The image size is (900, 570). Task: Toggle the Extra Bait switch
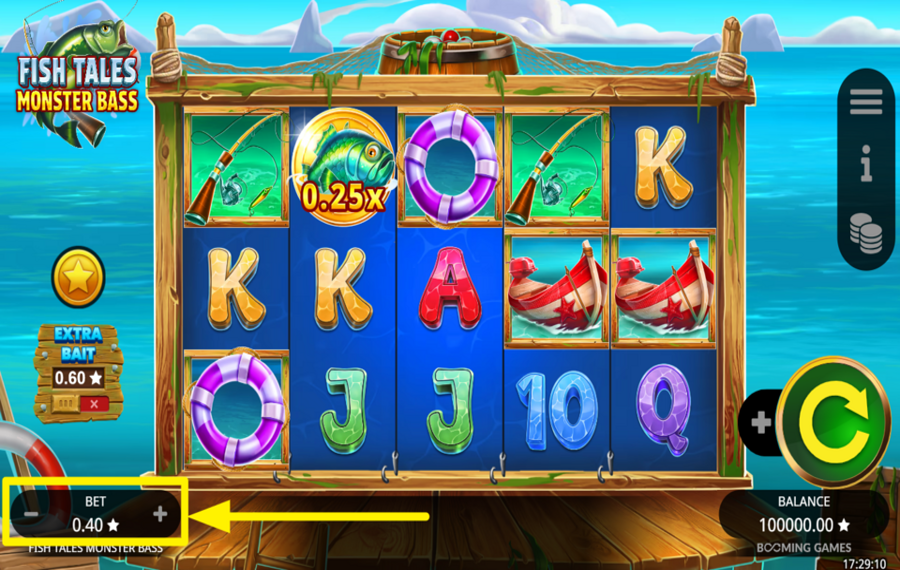coord(78,403)
